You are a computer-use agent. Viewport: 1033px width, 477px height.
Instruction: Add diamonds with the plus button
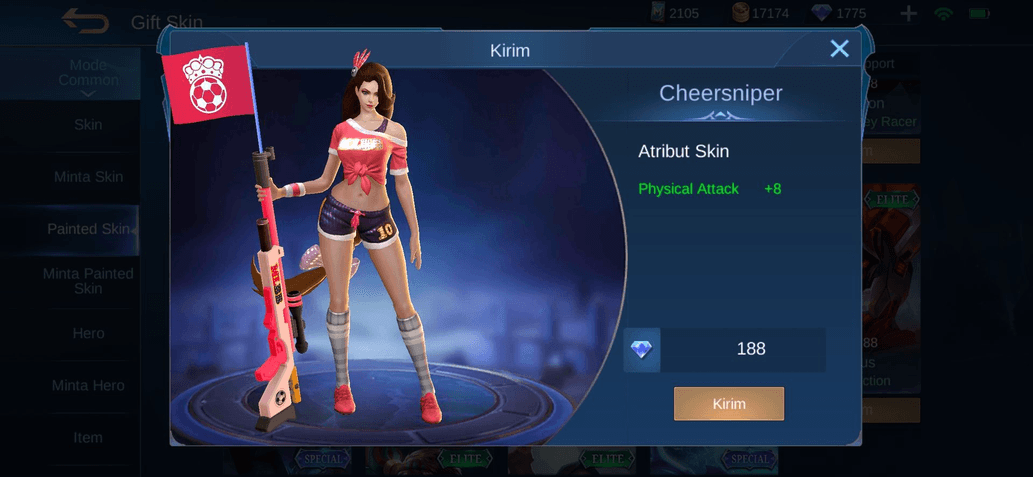[x=908, y=14]
